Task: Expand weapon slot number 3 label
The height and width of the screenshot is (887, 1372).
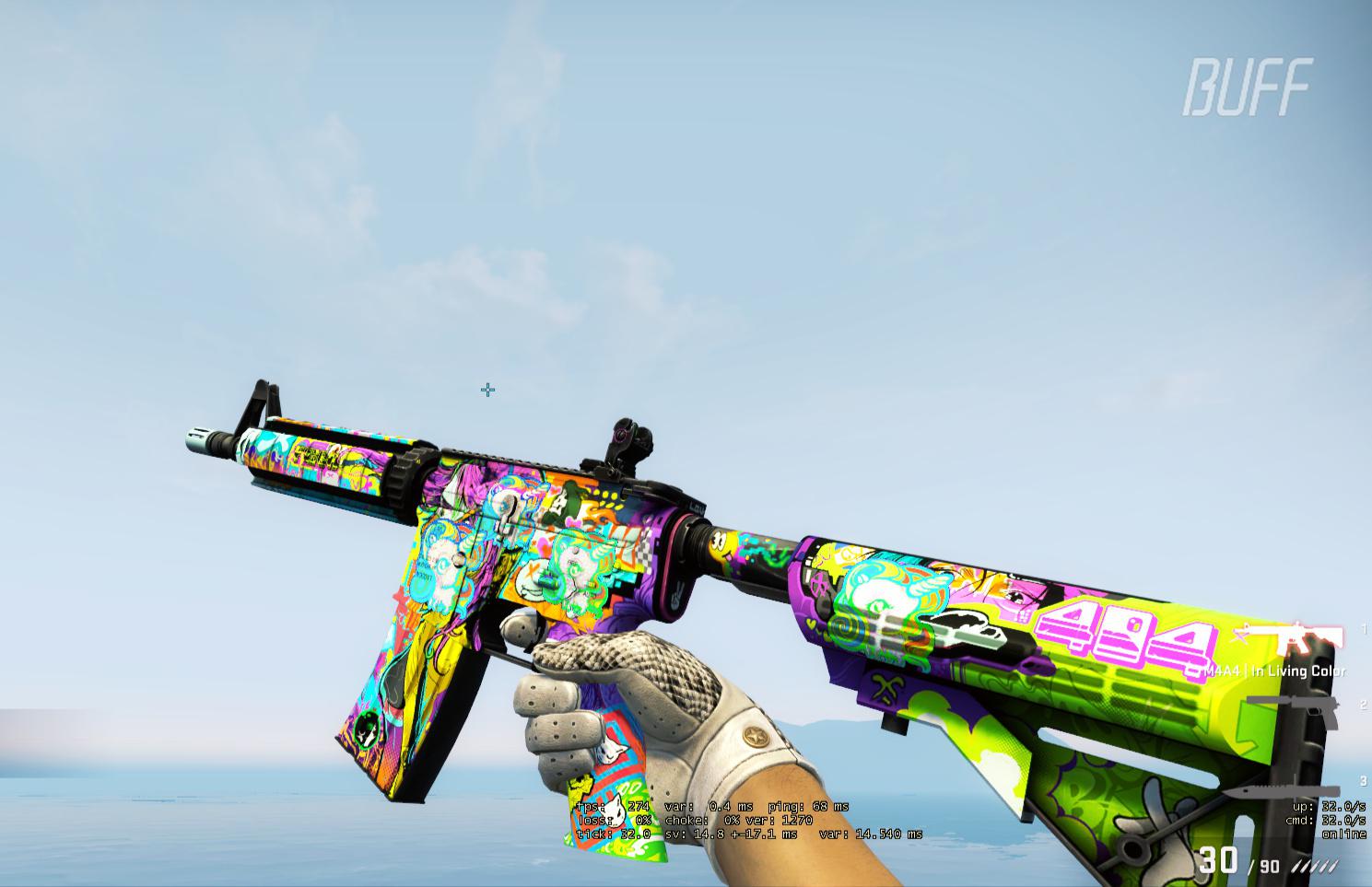Action: (1363, 778)
